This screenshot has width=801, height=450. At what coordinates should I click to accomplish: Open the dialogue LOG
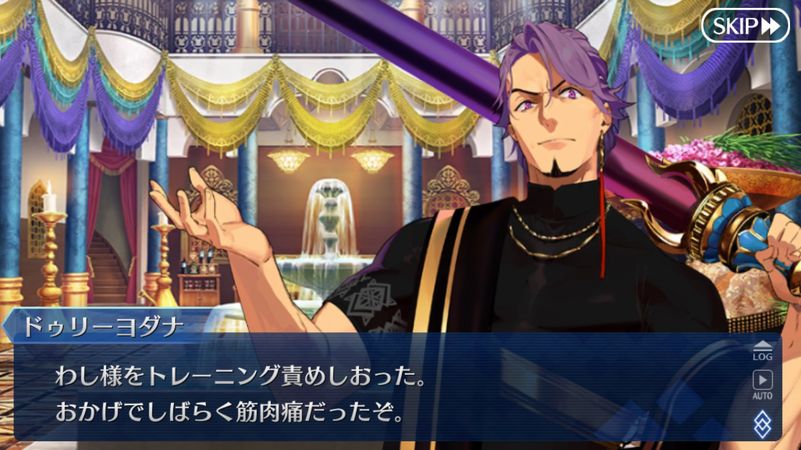click(x=762, y=350)
